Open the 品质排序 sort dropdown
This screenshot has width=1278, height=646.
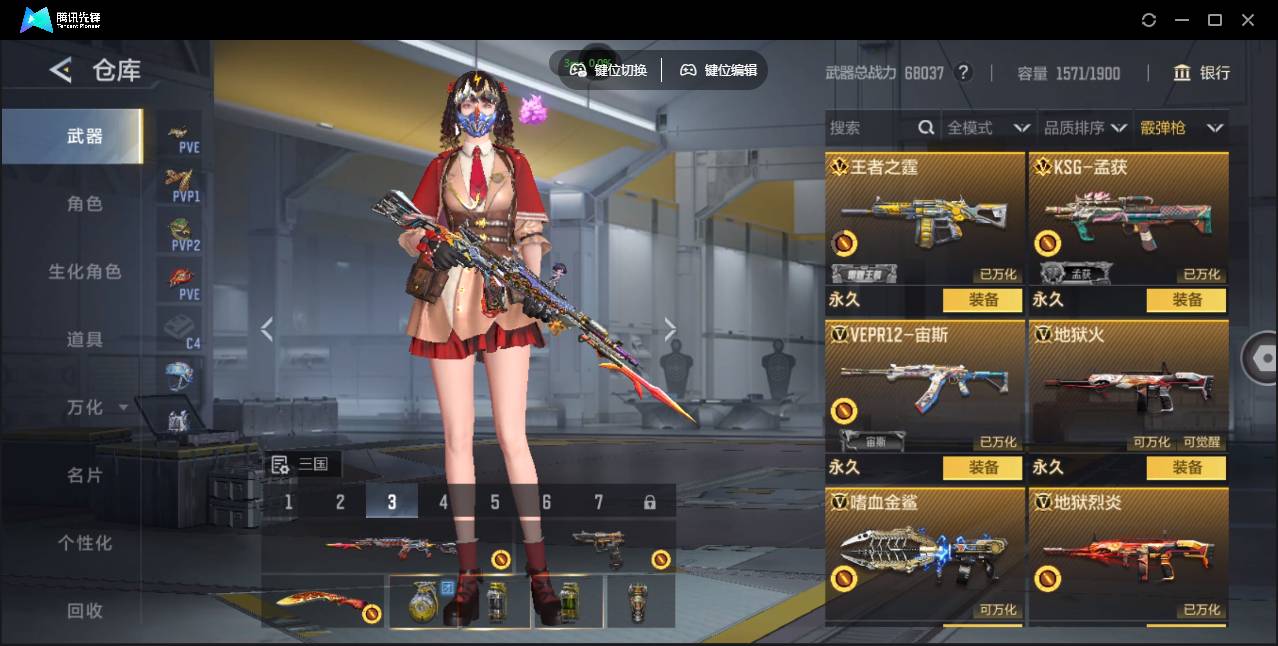tap(1085, 128)
